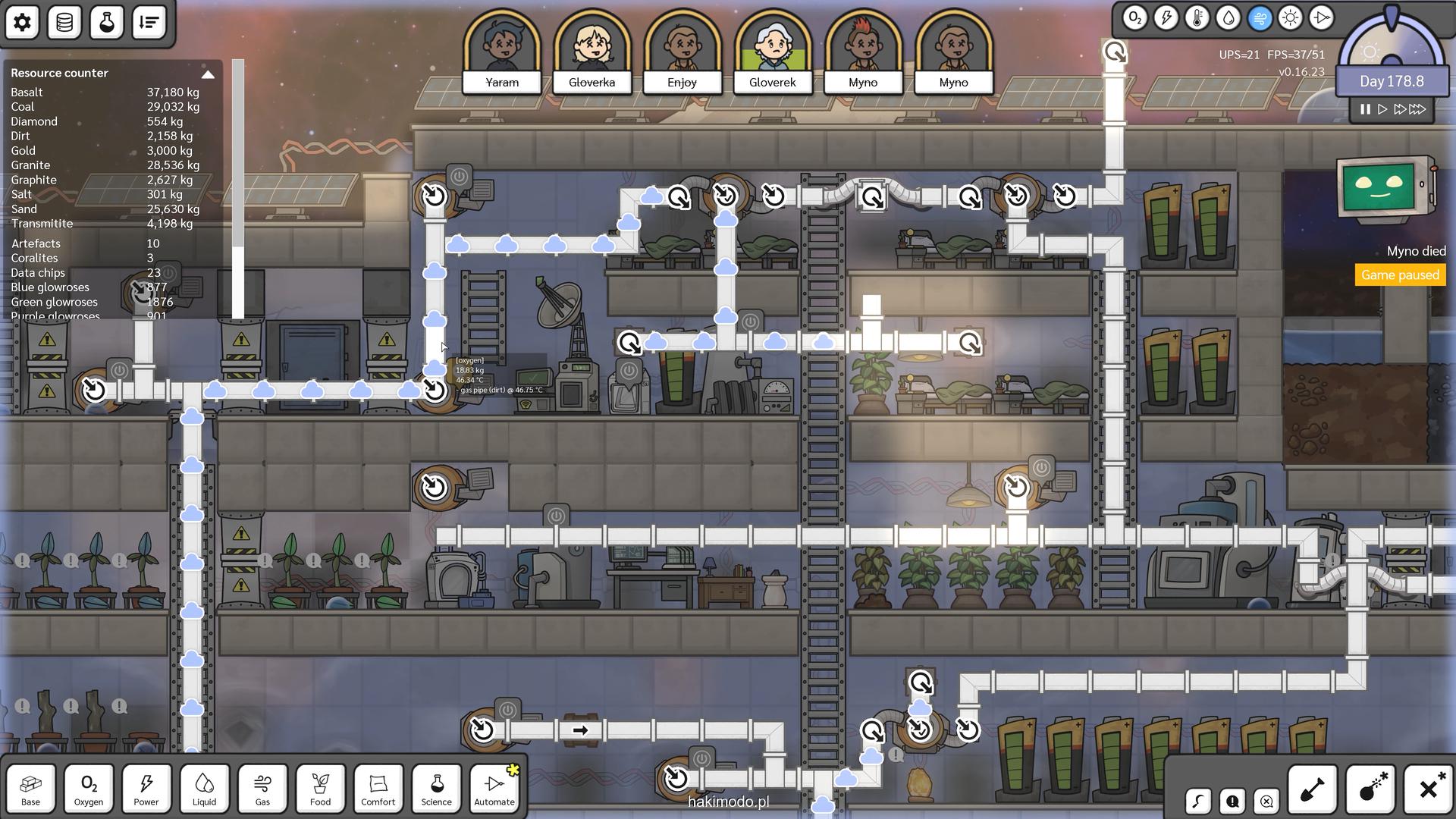Select colonist Gloverka's portrait
The width and height of the screenshot is (1456, 819).
point(592,51)
